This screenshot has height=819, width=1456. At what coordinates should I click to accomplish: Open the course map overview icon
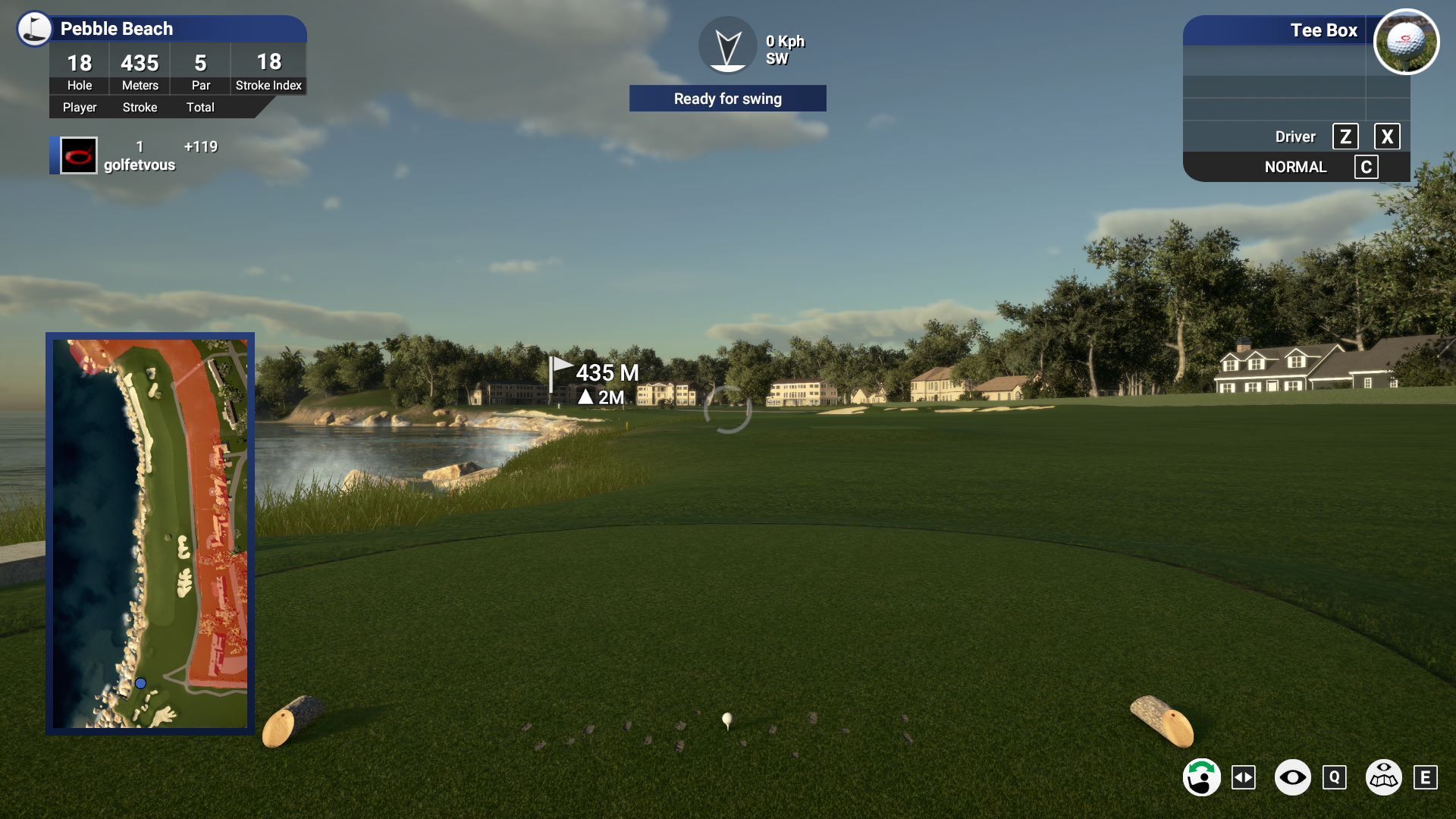[1383, 777]
